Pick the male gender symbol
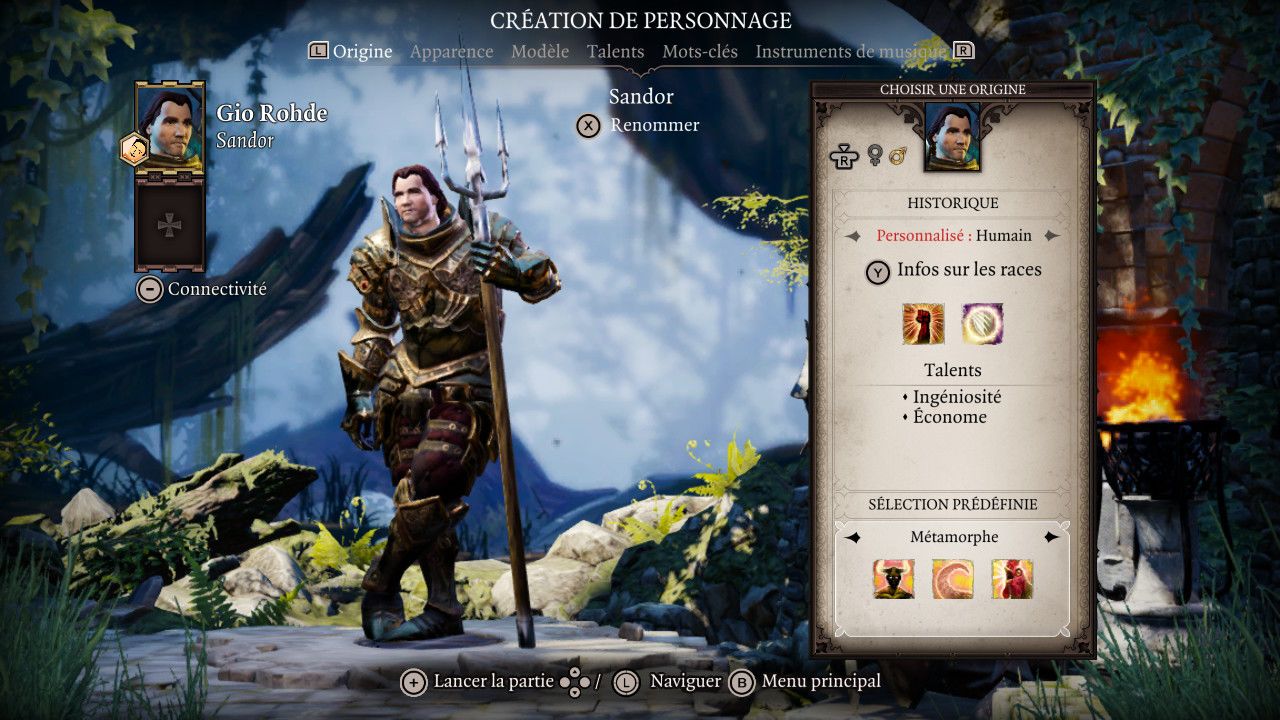This screenshot has width=1280, height=720. click(x=897, y=155)
